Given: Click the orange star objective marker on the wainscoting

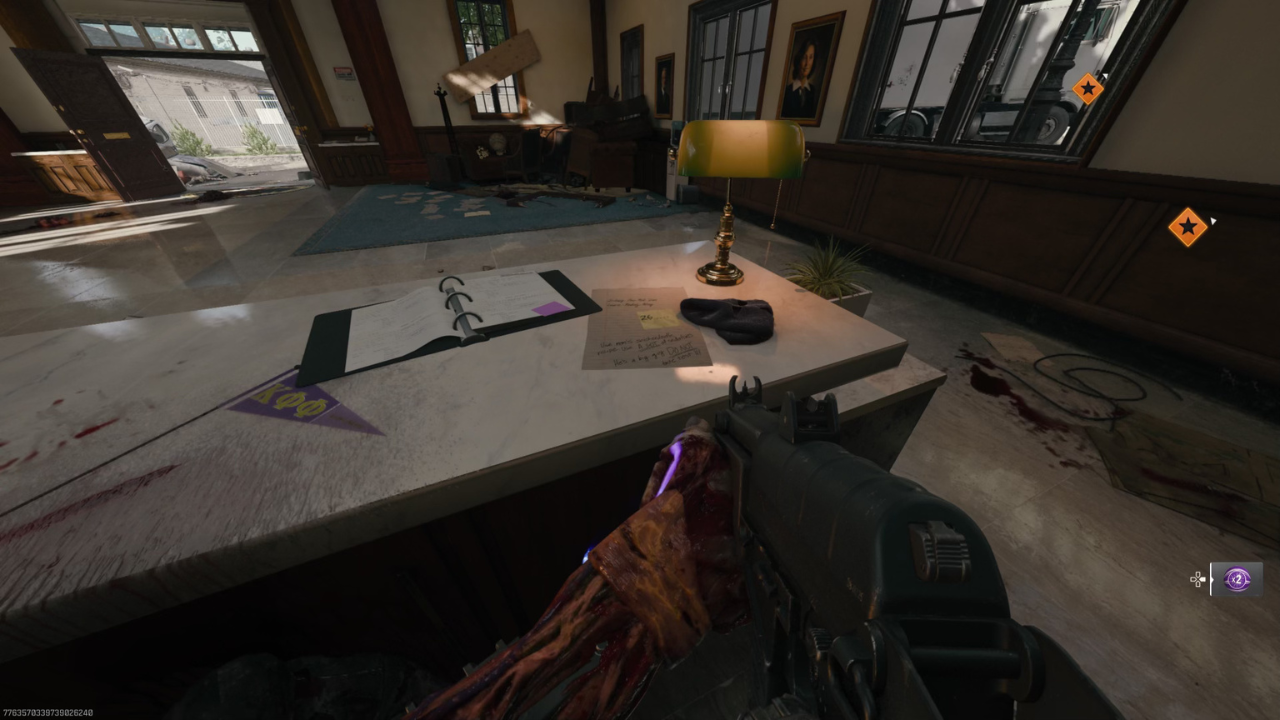Looking at the screenshot, I should [1188, 228].
